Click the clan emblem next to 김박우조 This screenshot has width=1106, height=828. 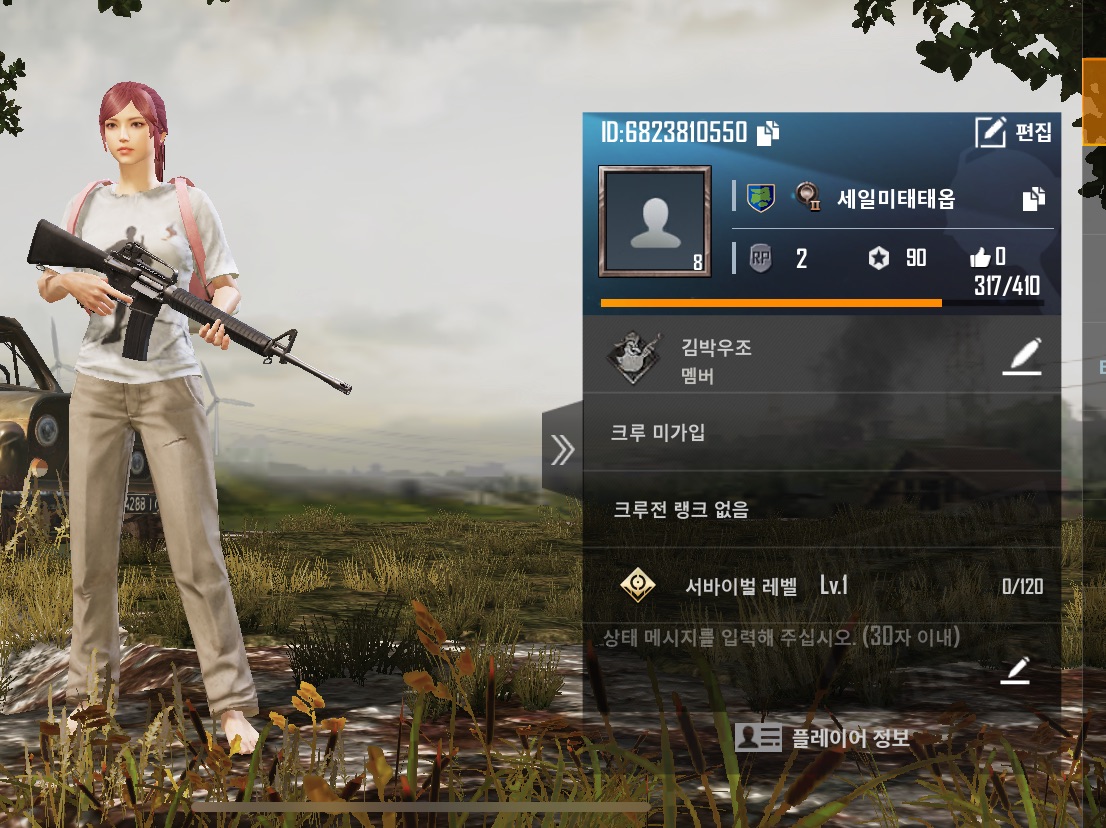click(633, 360)
